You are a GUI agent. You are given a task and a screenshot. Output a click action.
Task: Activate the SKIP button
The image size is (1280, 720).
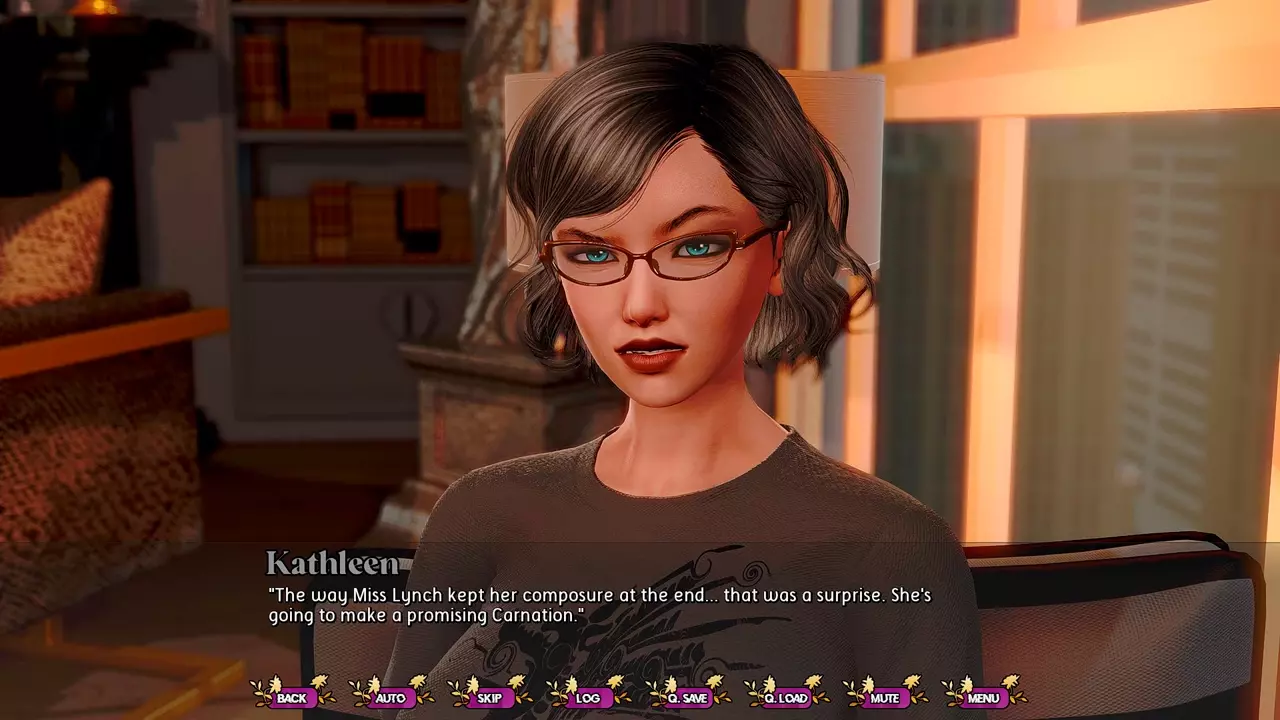(489, 697)
